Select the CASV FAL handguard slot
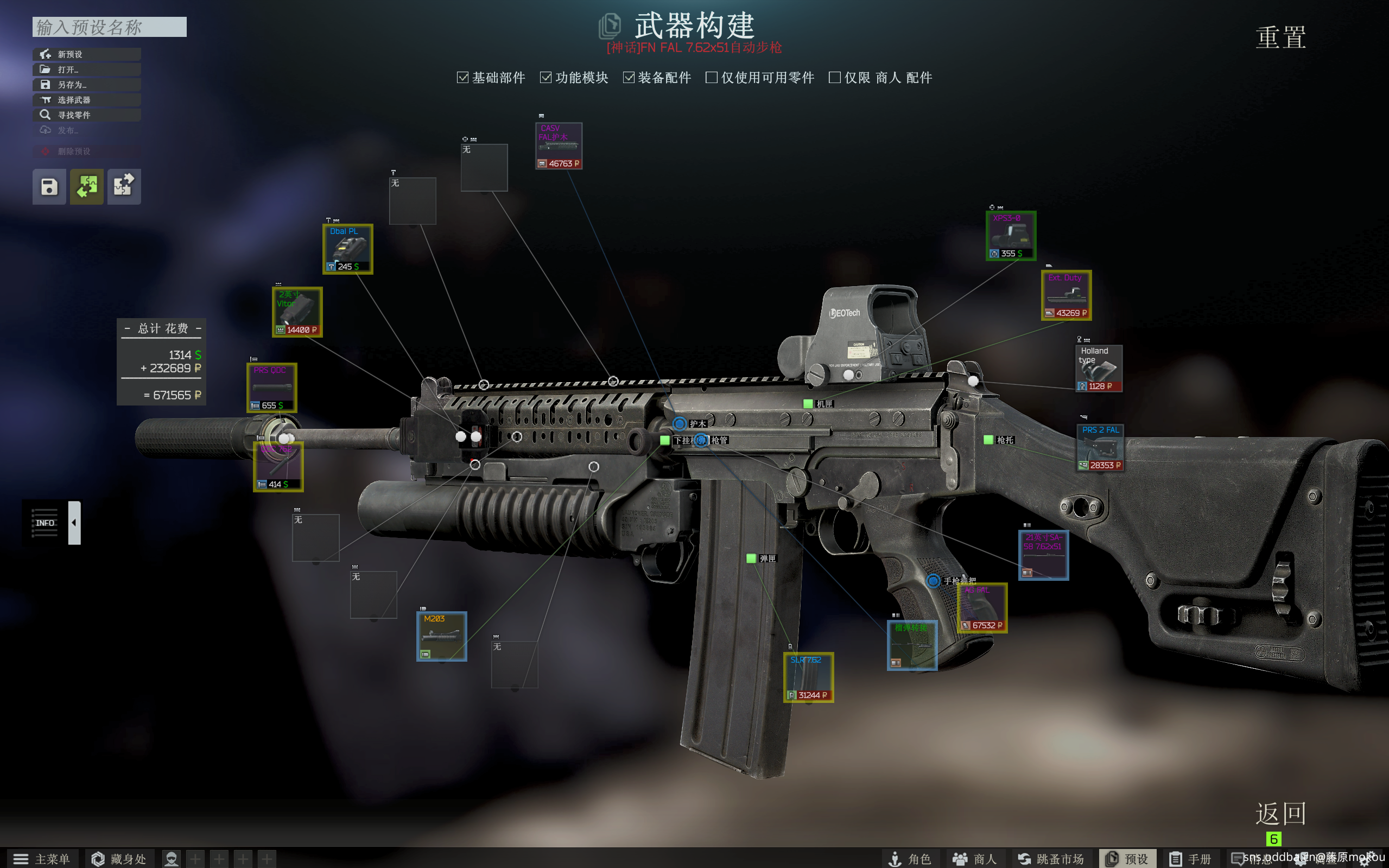This screenshot has width=1389, height=868. pos(559,146)
